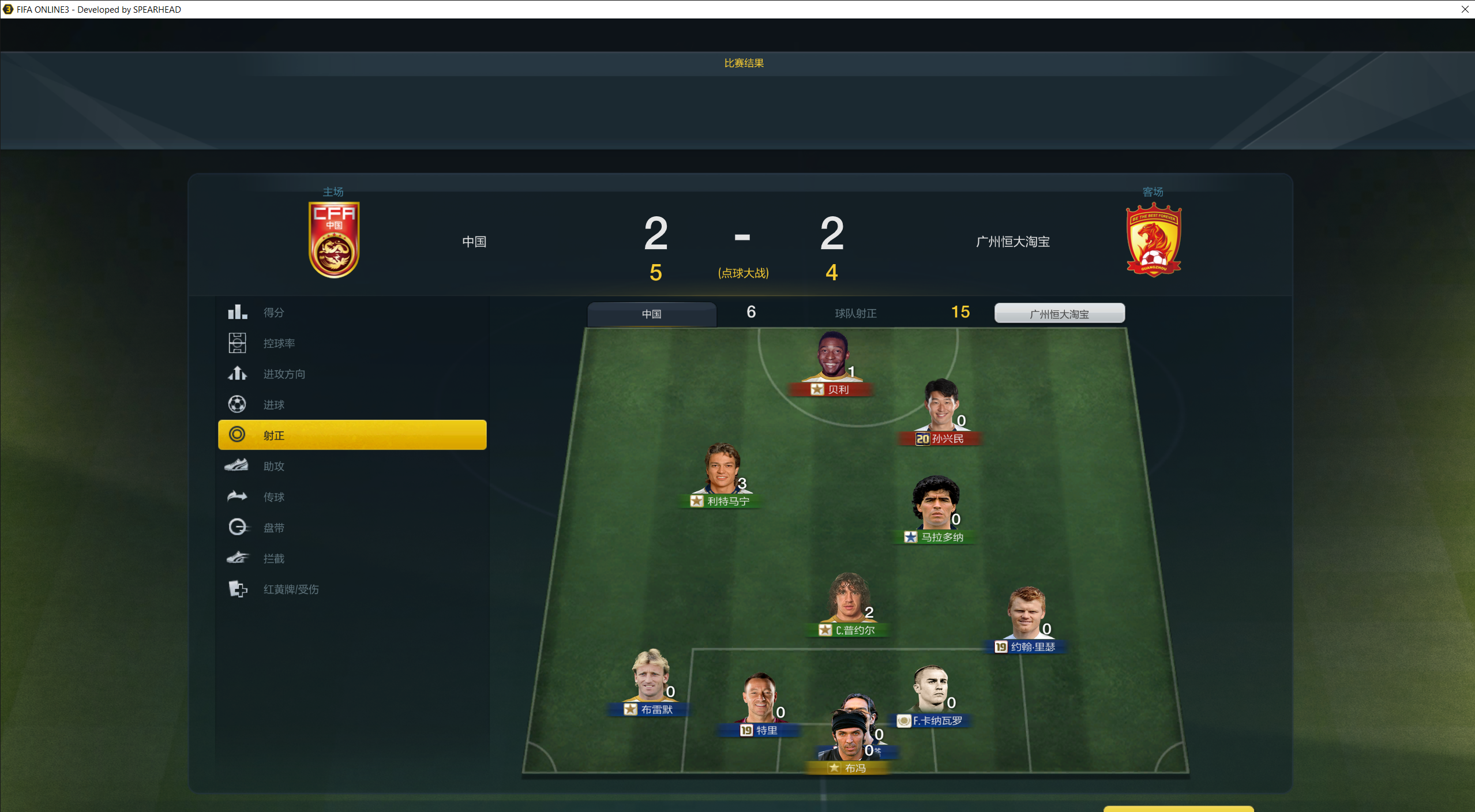Switch to the 广州恒大淘宝 team tab
The width and height of the screenshot is (1475, 812).
pos(1059,314)
